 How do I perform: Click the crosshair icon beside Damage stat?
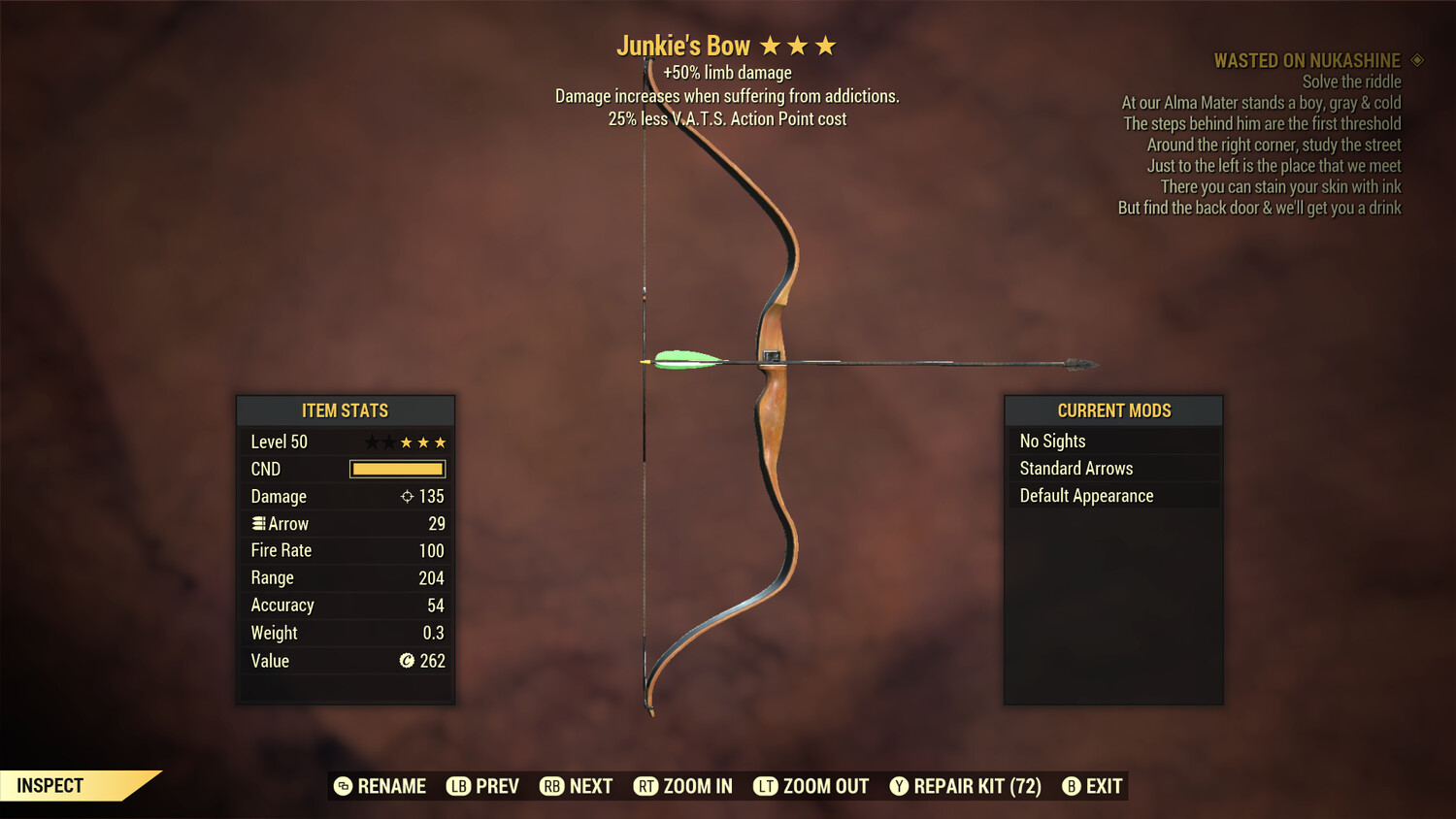click(x=407, y=496)
